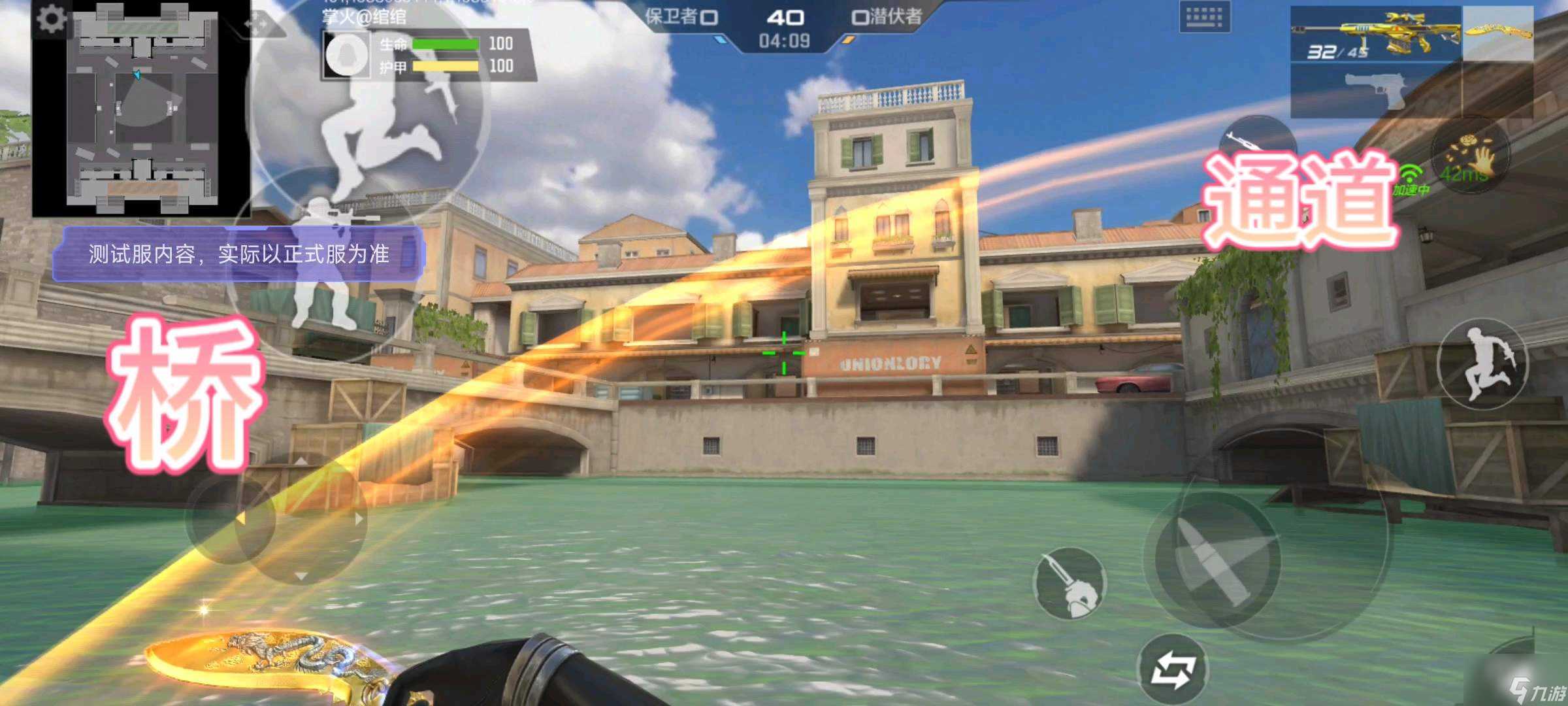Tap the swap weapon arrows button
The width and height of the screenshot is (1568, 706).
click(1173, 669)
